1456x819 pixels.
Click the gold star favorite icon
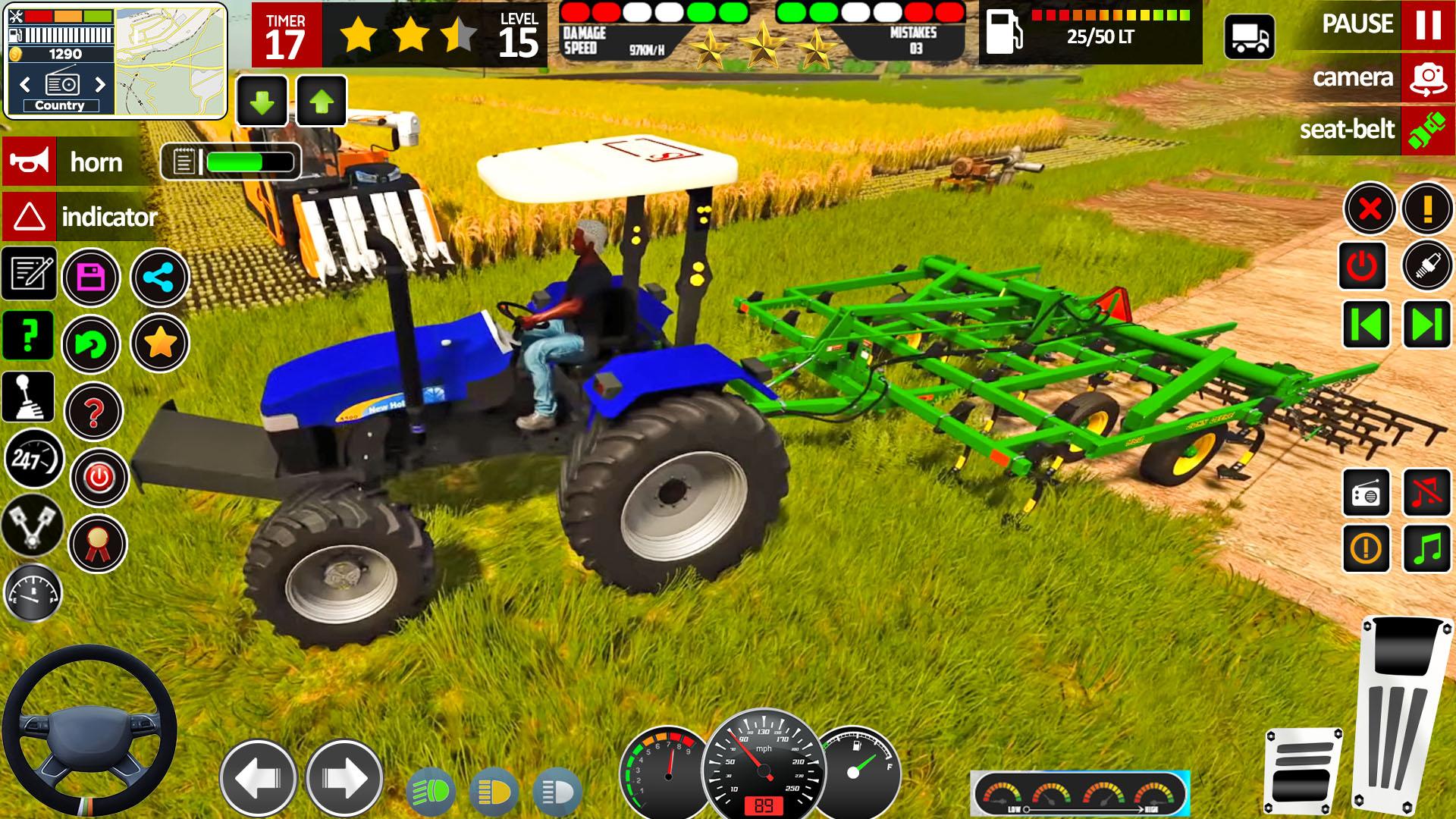click(160, 344)
